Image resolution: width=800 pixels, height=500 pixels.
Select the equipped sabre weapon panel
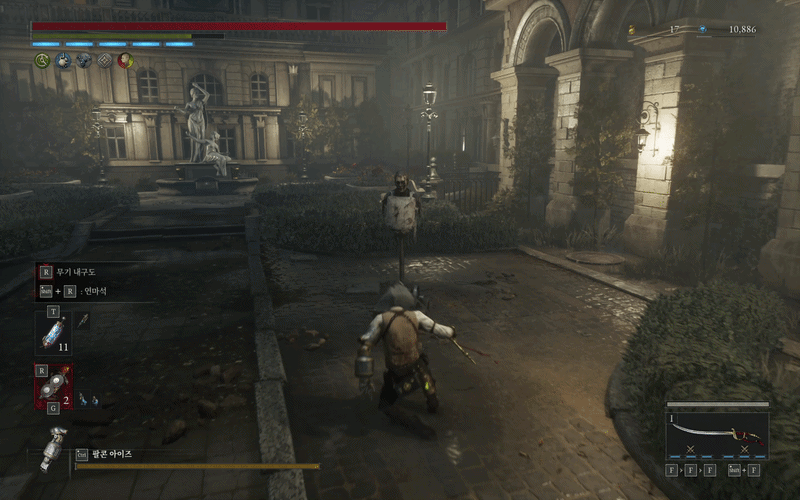point(717,434)
